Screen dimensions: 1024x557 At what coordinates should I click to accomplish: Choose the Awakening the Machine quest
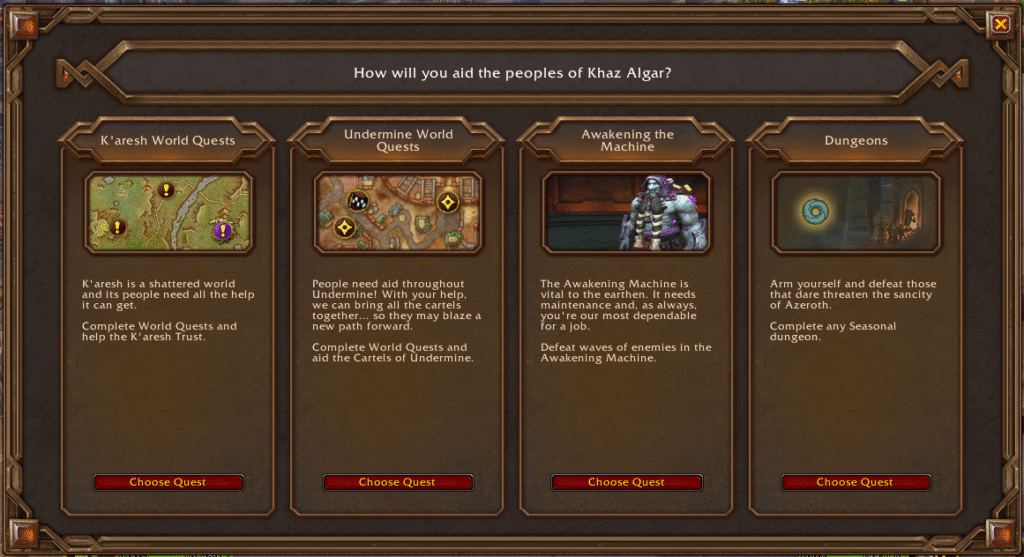(x=626, y=482)
